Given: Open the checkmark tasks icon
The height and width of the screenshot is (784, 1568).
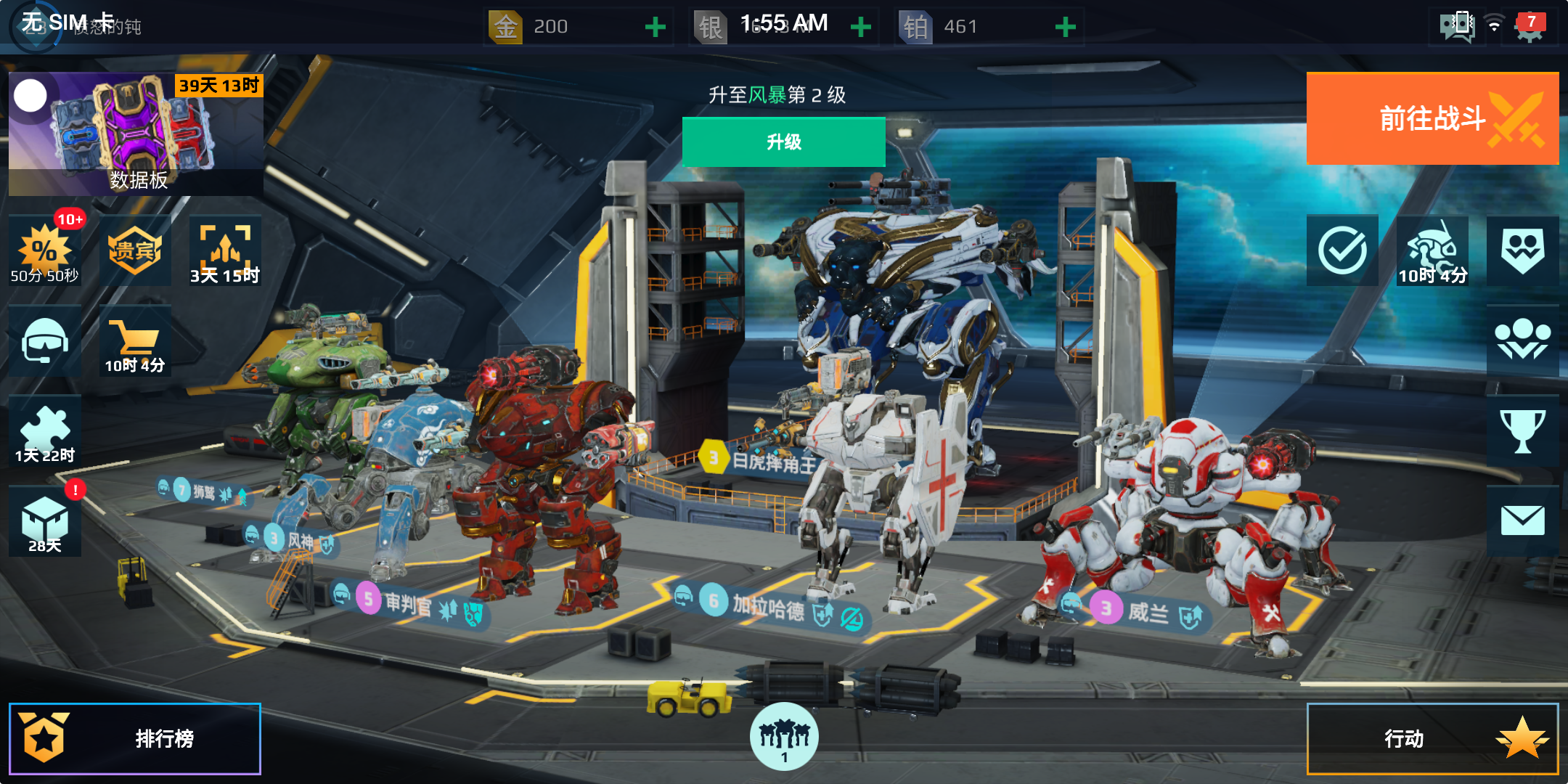Looking at the screenshot, I should pos(1342,250).
